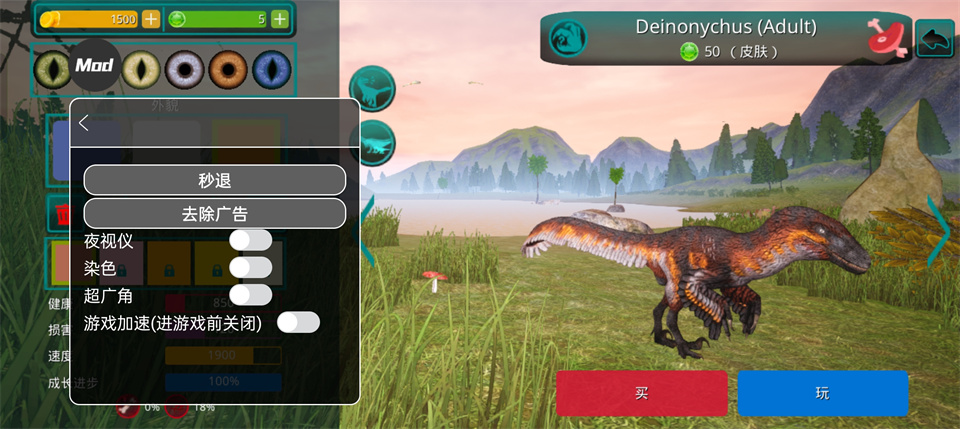The width and height of the screenshot is (960, 429).
Task: Add green gems with the plus button
Action: [x=280, y=19]
